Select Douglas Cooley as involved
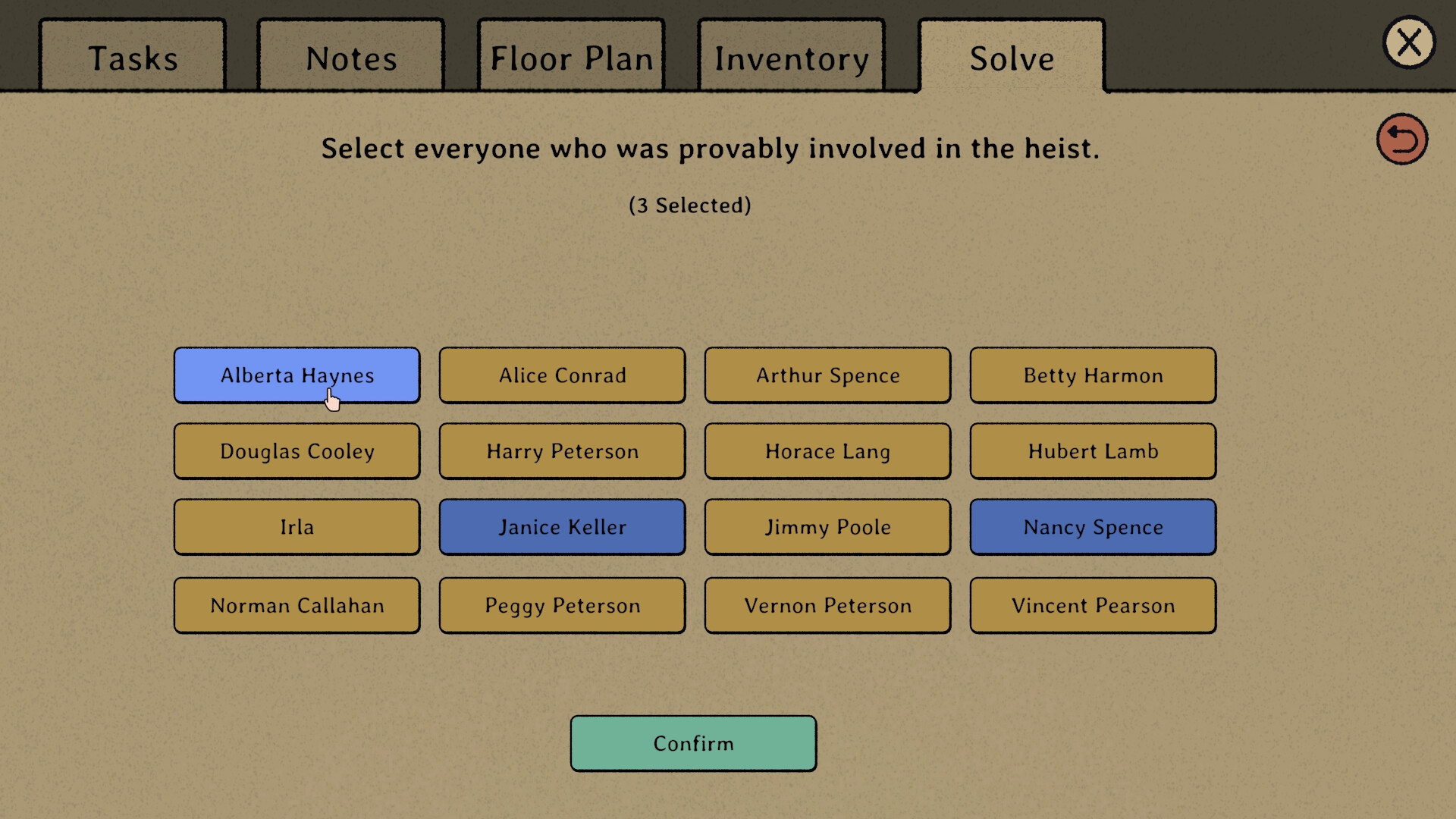1456x819 pixels. (297, 450)
